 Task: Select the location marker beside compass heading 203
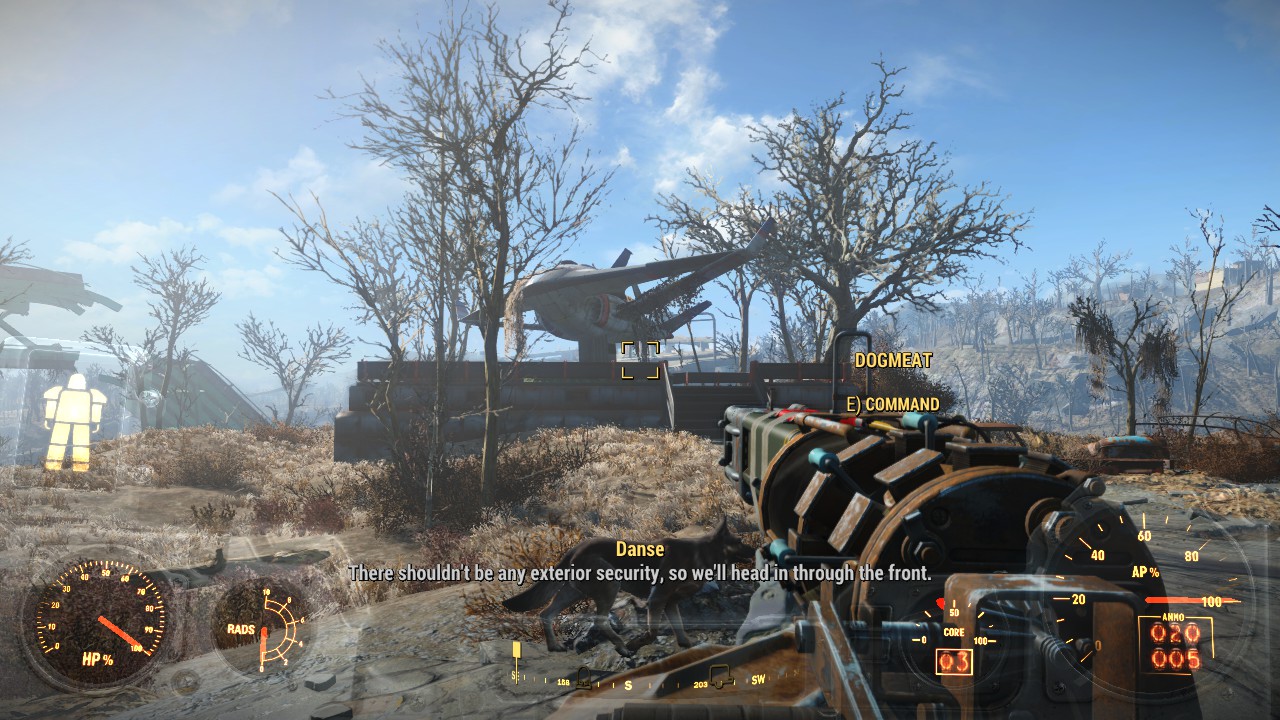(718, 676)
